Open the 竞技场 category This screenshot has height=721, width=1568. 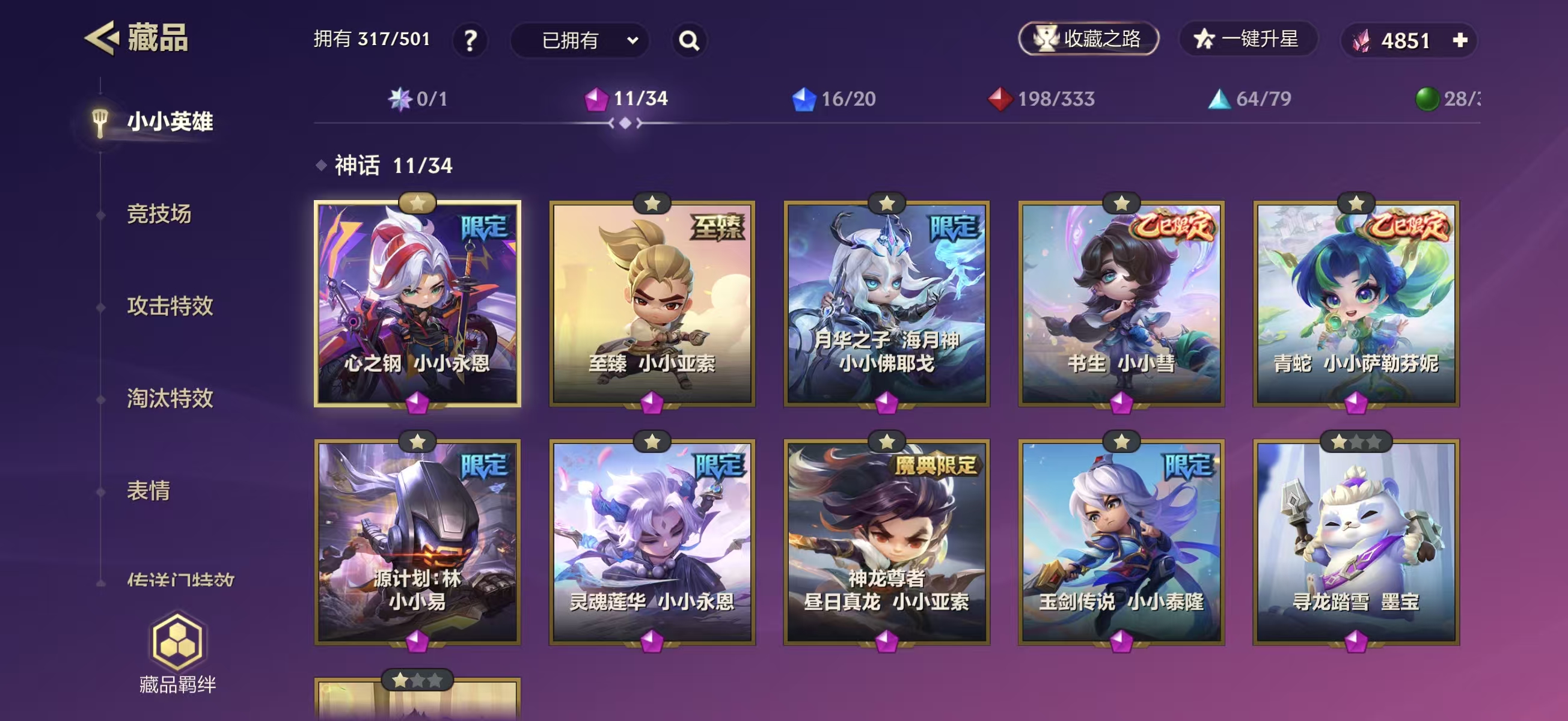[x=159, y=214]
